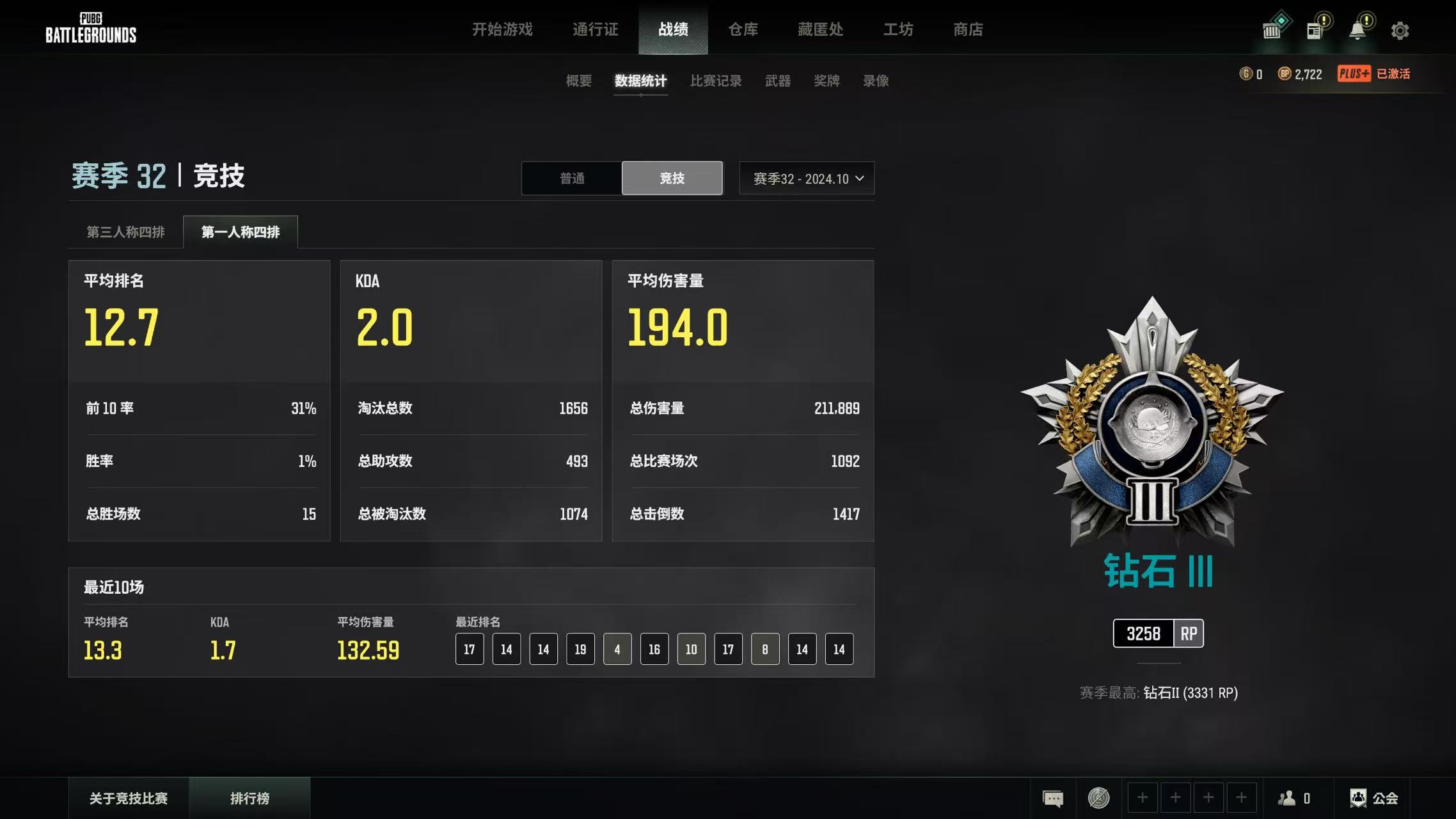
Task: Toggle stats to 普通 normal mode
Action: [x=572, y=179]
